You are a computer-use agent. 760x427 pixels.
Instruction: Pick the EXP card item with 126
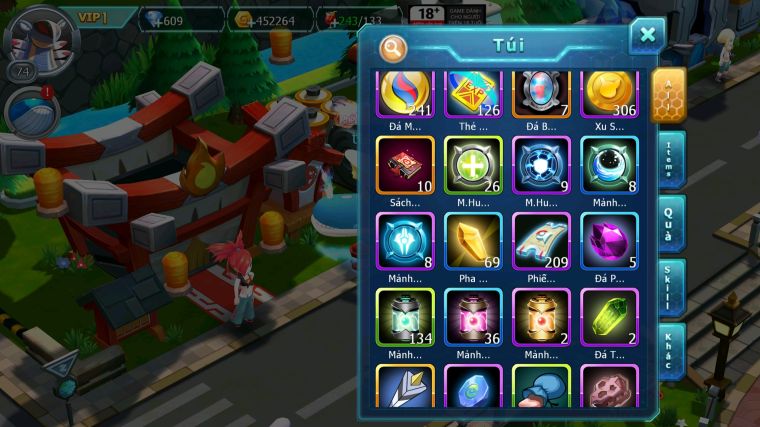473,92
